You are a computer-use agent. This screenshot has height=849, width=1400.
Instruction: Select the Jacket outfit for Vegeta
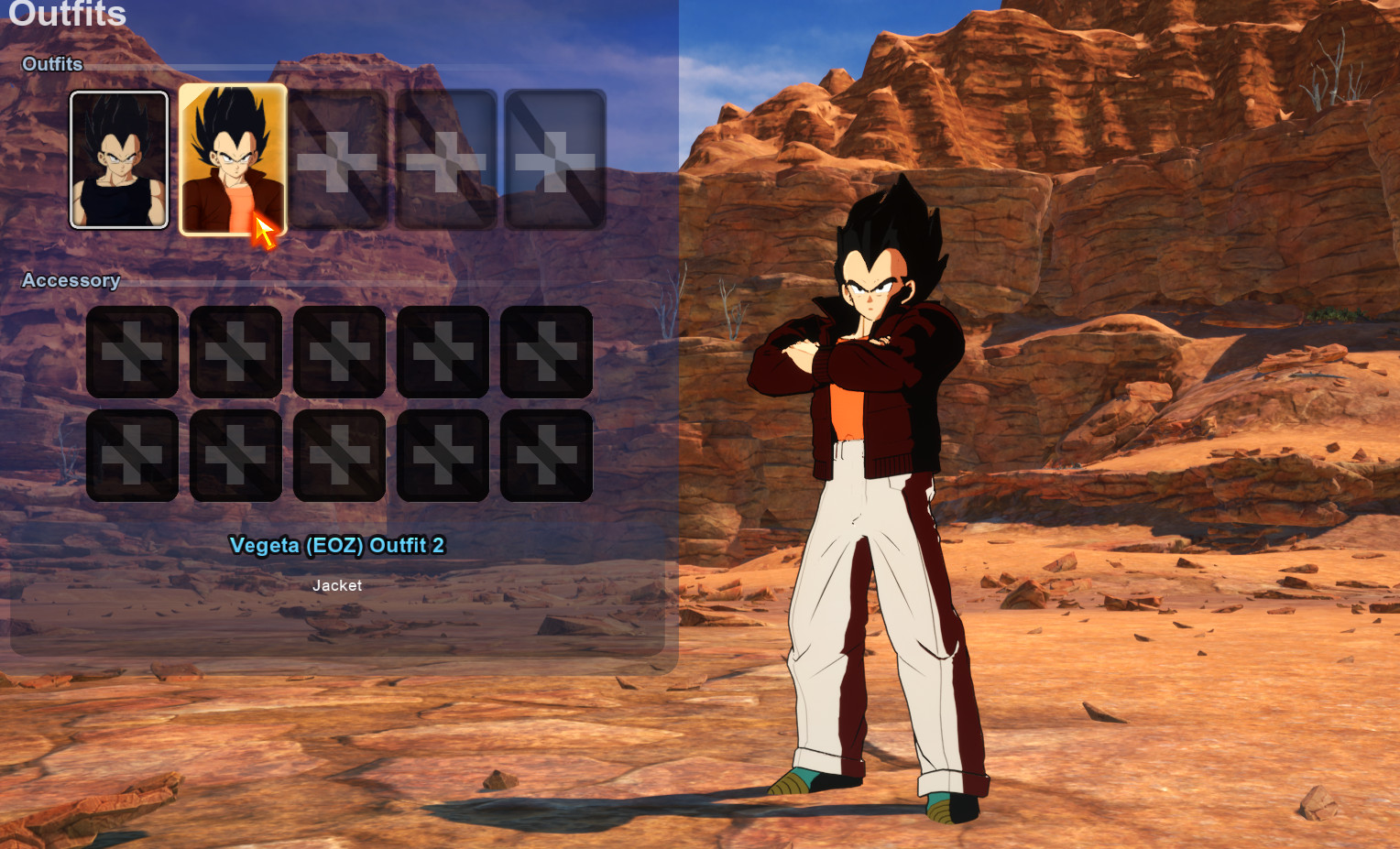click(x=233, y=159)
